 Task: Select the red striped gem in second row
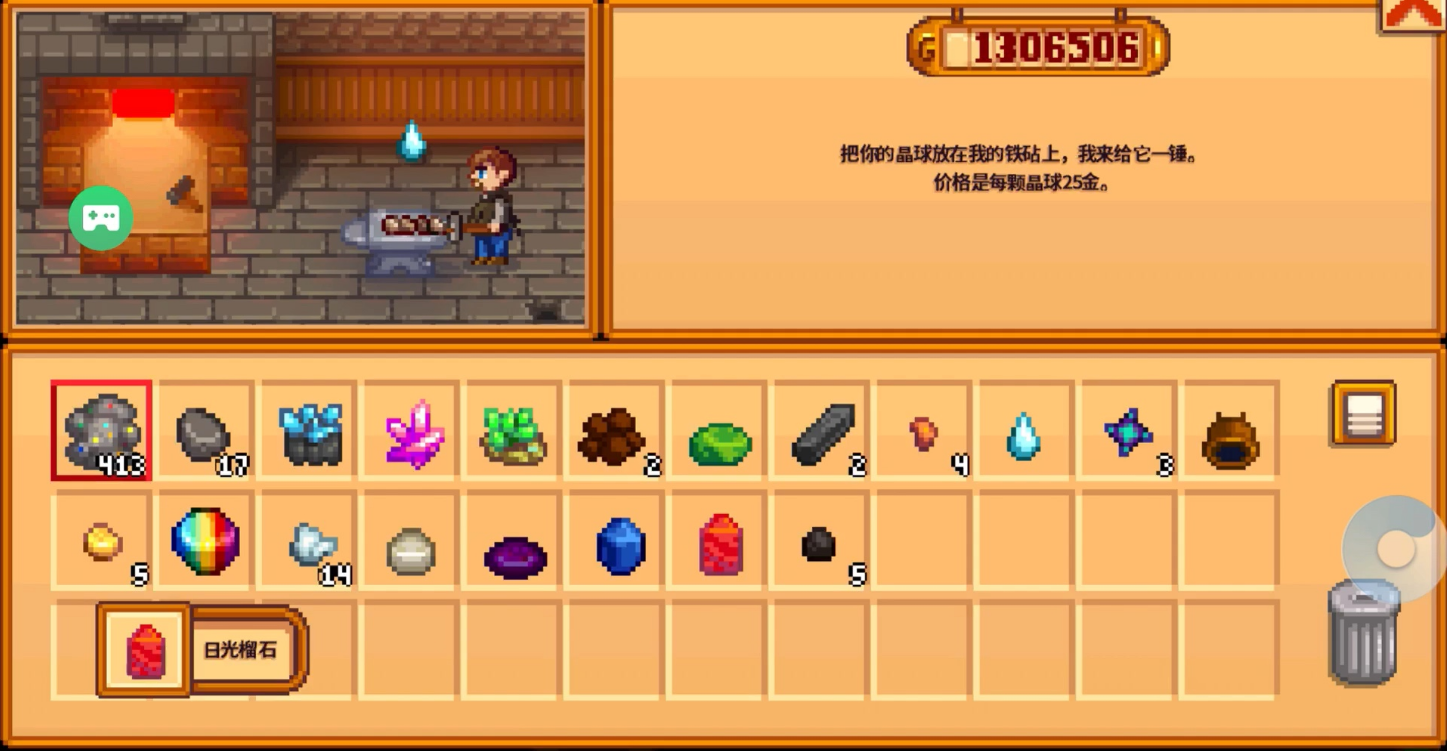[x=720, y=545]
